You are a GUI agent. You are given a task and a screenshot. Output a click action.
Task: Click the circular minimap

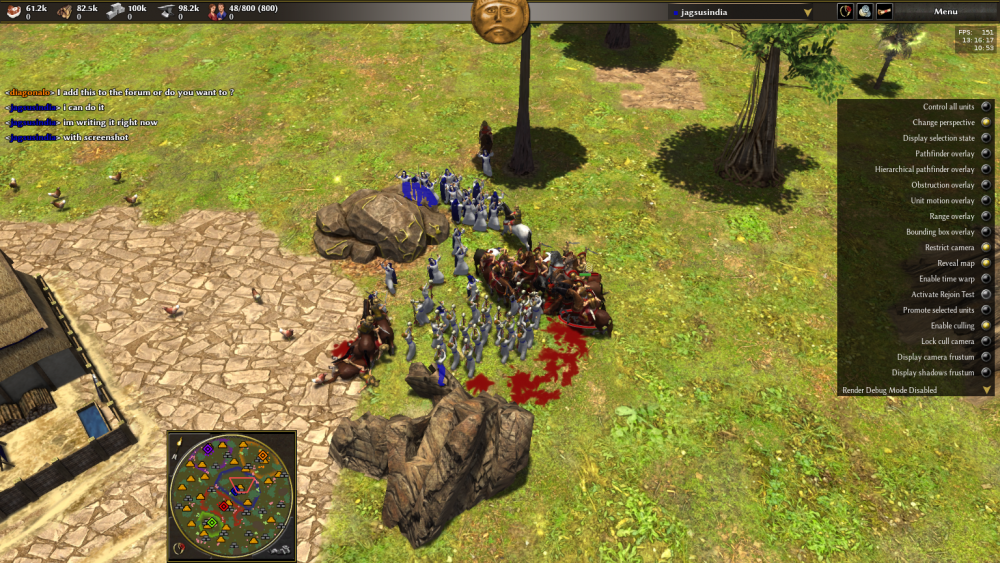tap(232, 495)
